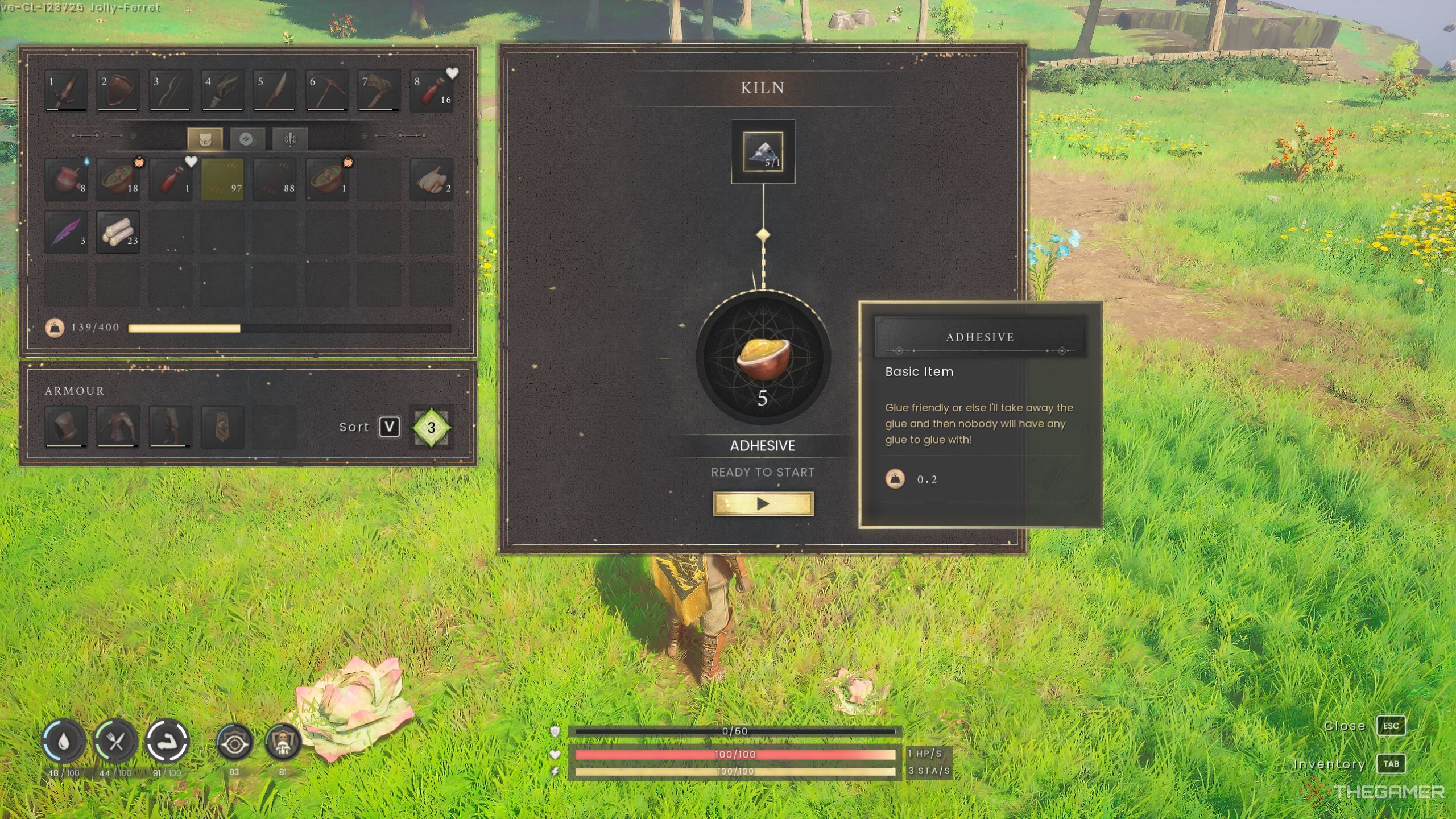Choose the pickaxe in hotbar slot 6
The height and width of the screenshot is (819, 1456).
tap(326, 90)
